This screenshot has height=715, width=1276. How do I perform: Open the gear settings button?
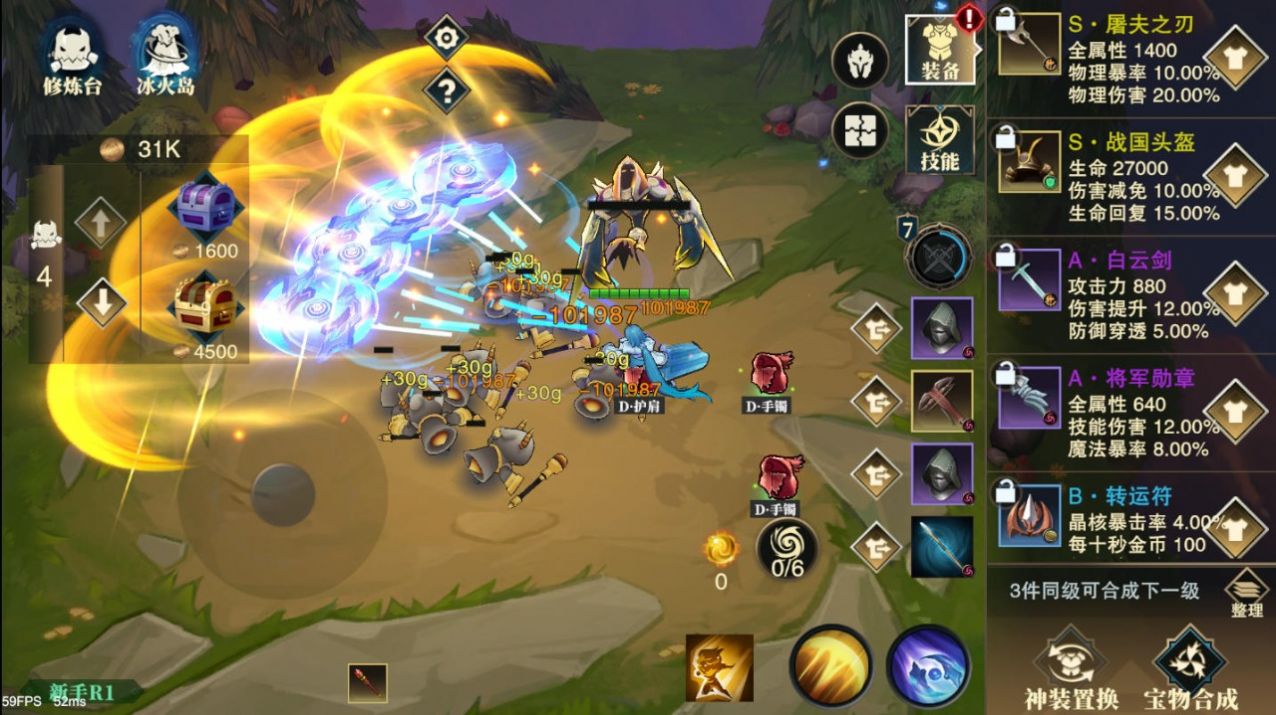[x=446, y=39]
